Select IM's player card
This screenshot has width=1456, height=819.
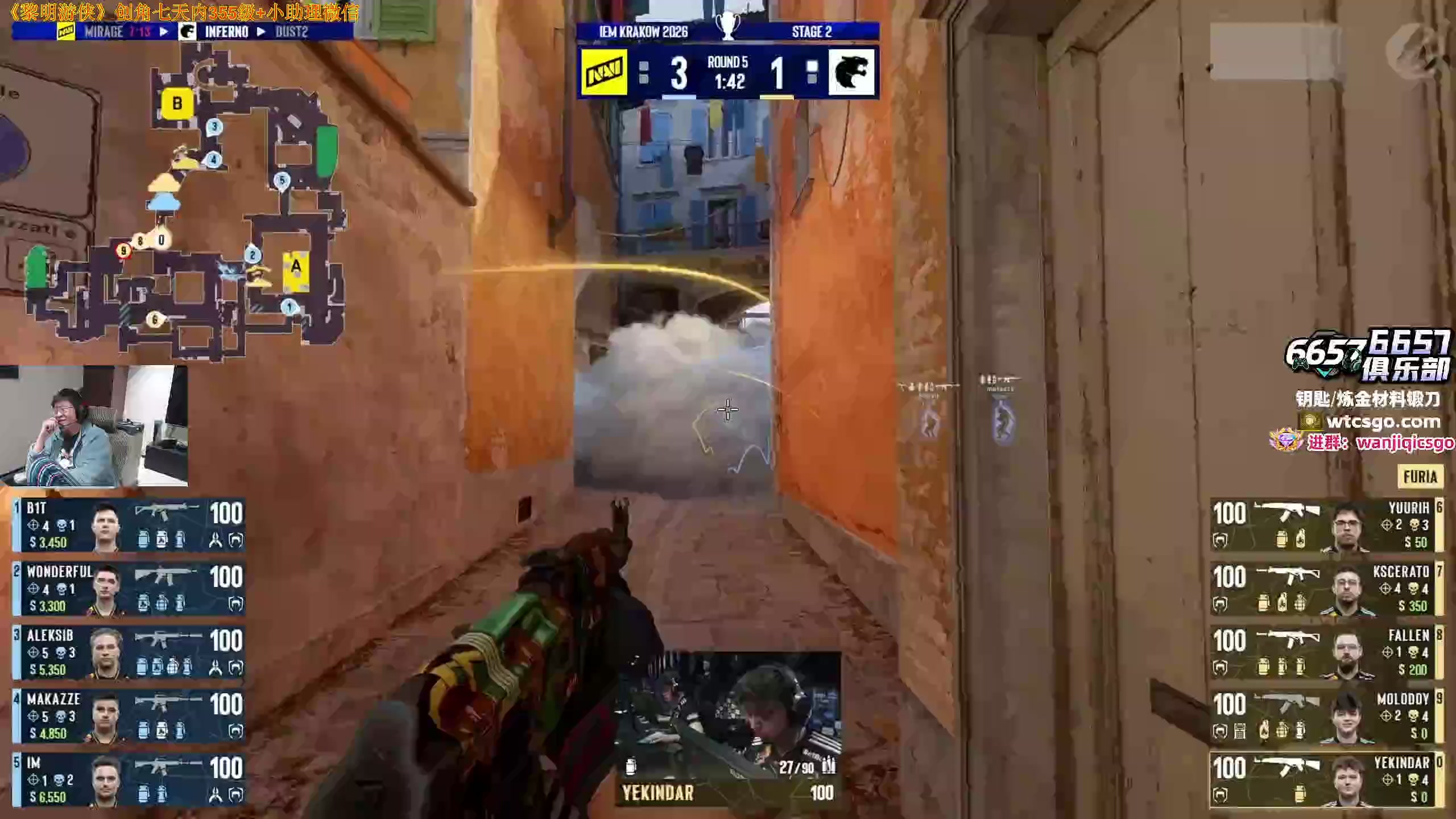point(130,780)
